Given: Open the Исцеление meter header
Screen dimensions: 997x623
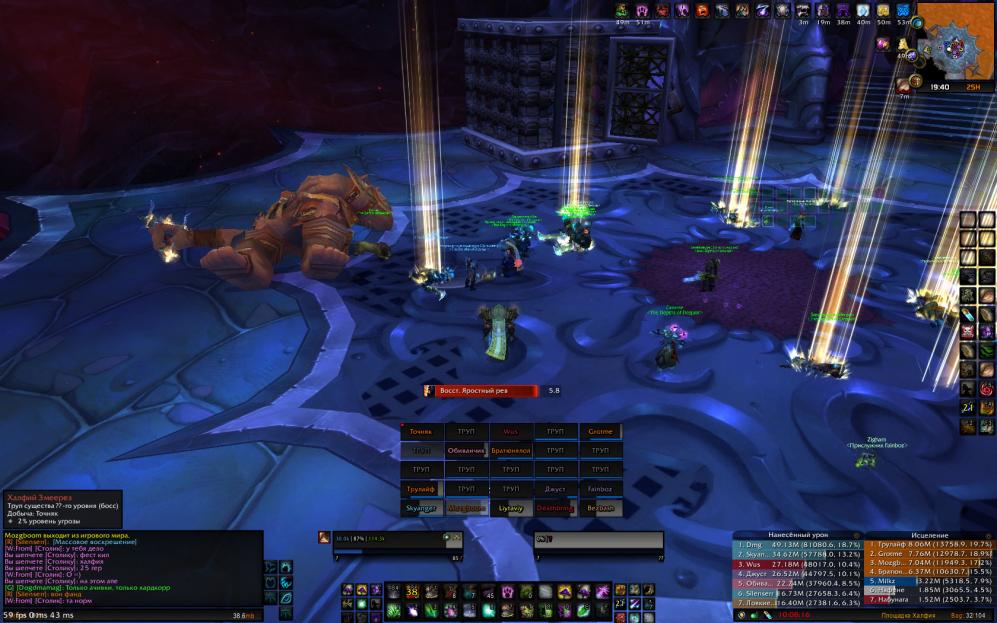Looking at the screenshot, I should (x=930, y=535).
